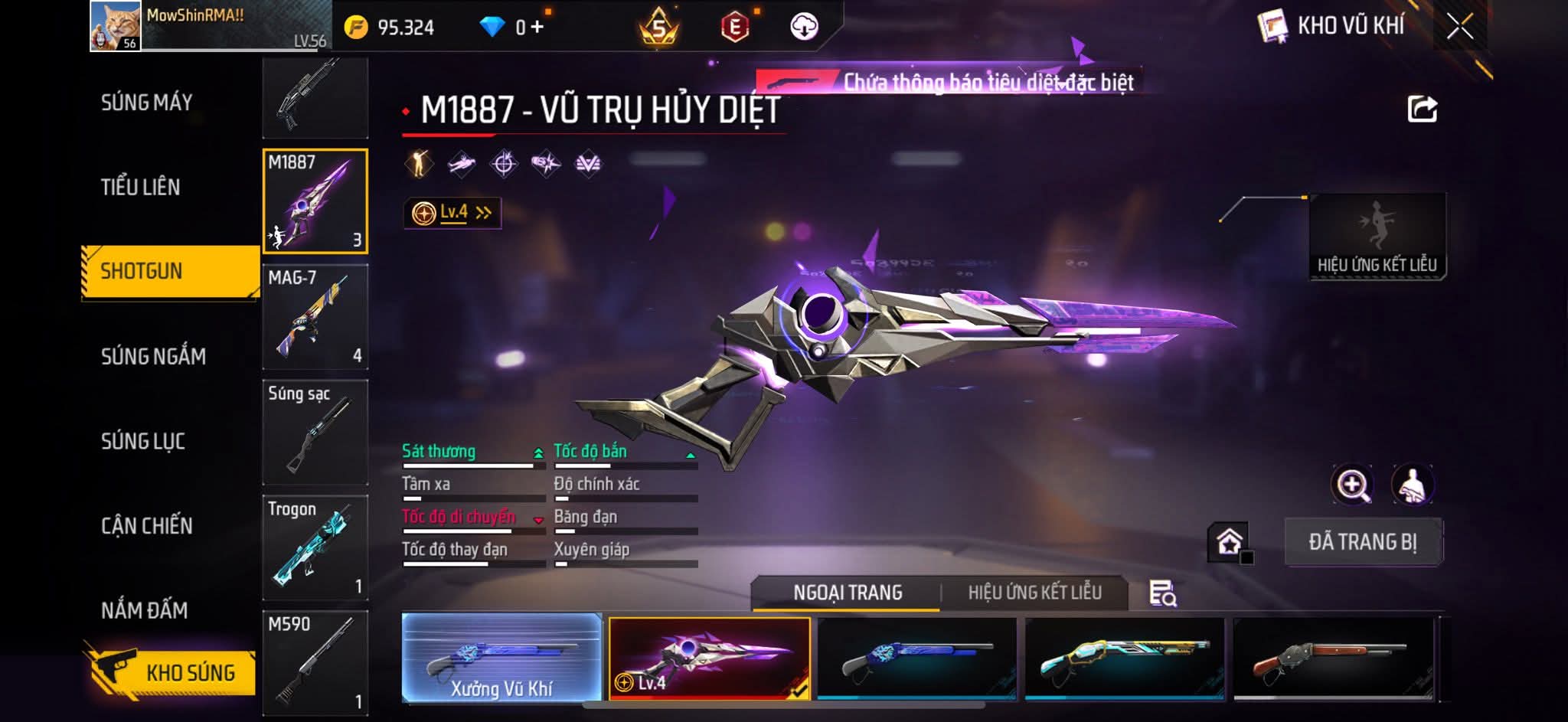Choose the Súng Lục category

pos(143,441)
